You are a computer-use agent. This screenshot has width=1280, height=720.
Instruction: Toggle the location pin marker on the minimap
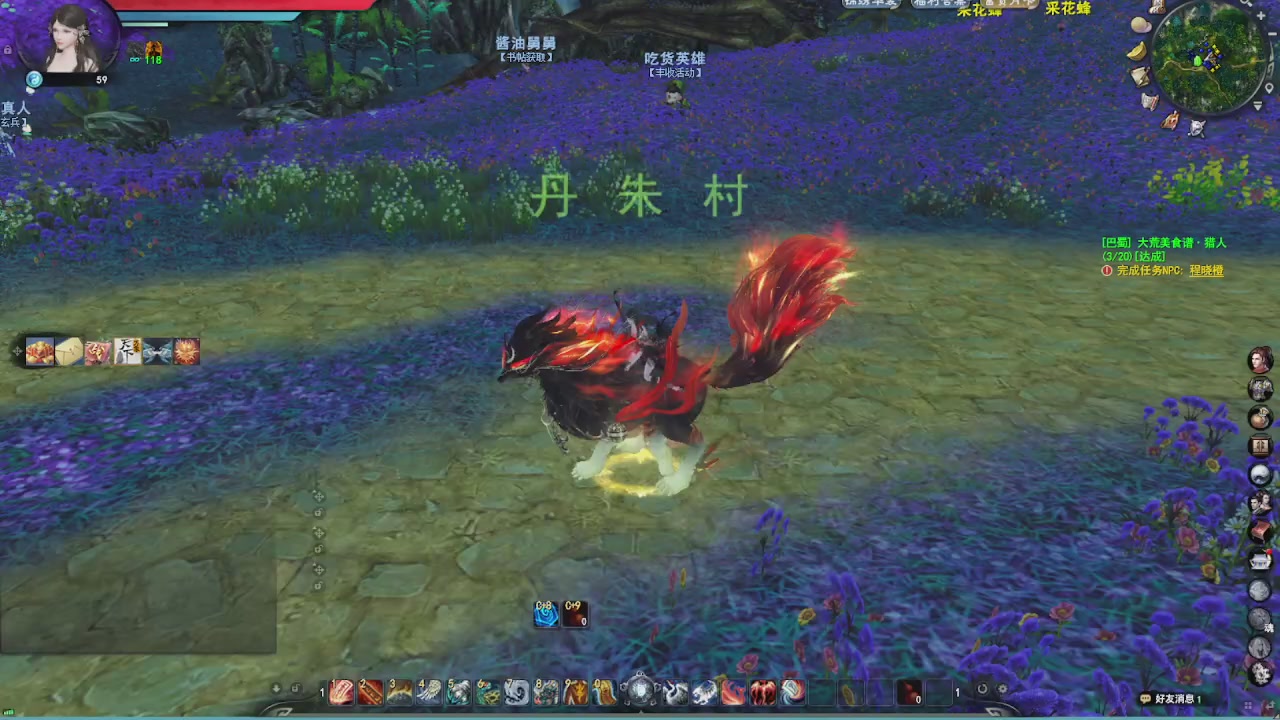1269,88
